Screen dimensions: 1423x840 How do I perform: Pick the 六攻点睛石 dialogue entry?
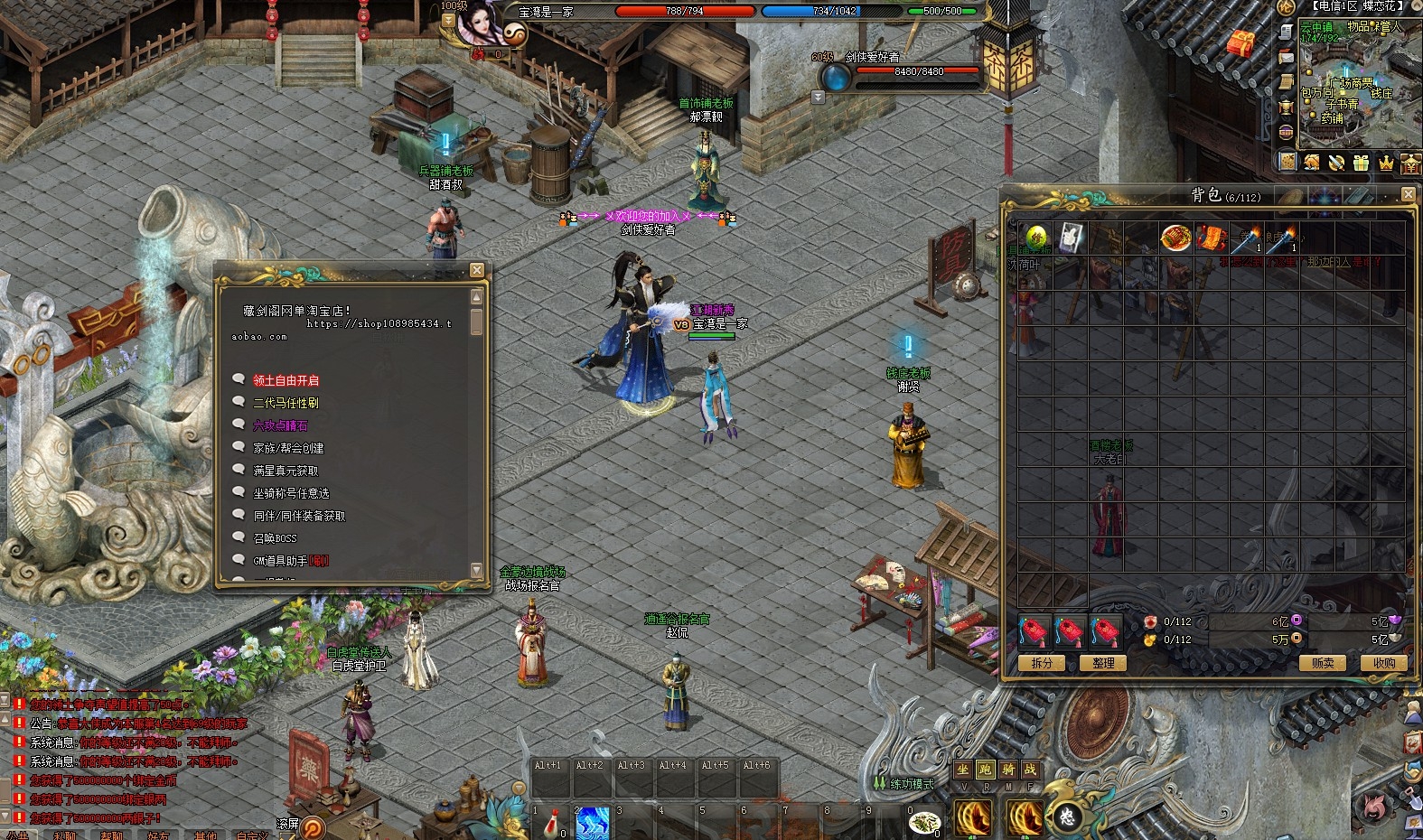pos(281,425)
